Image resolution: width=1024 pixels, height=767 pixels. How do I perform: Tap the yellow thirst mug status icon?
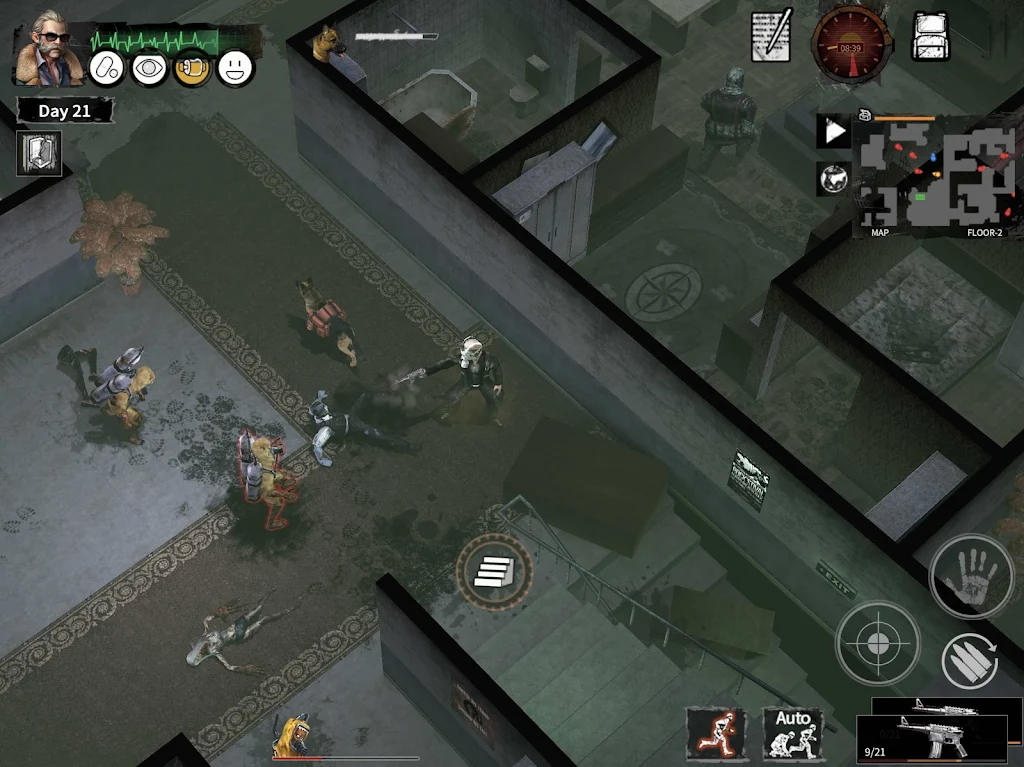point(192,68)
